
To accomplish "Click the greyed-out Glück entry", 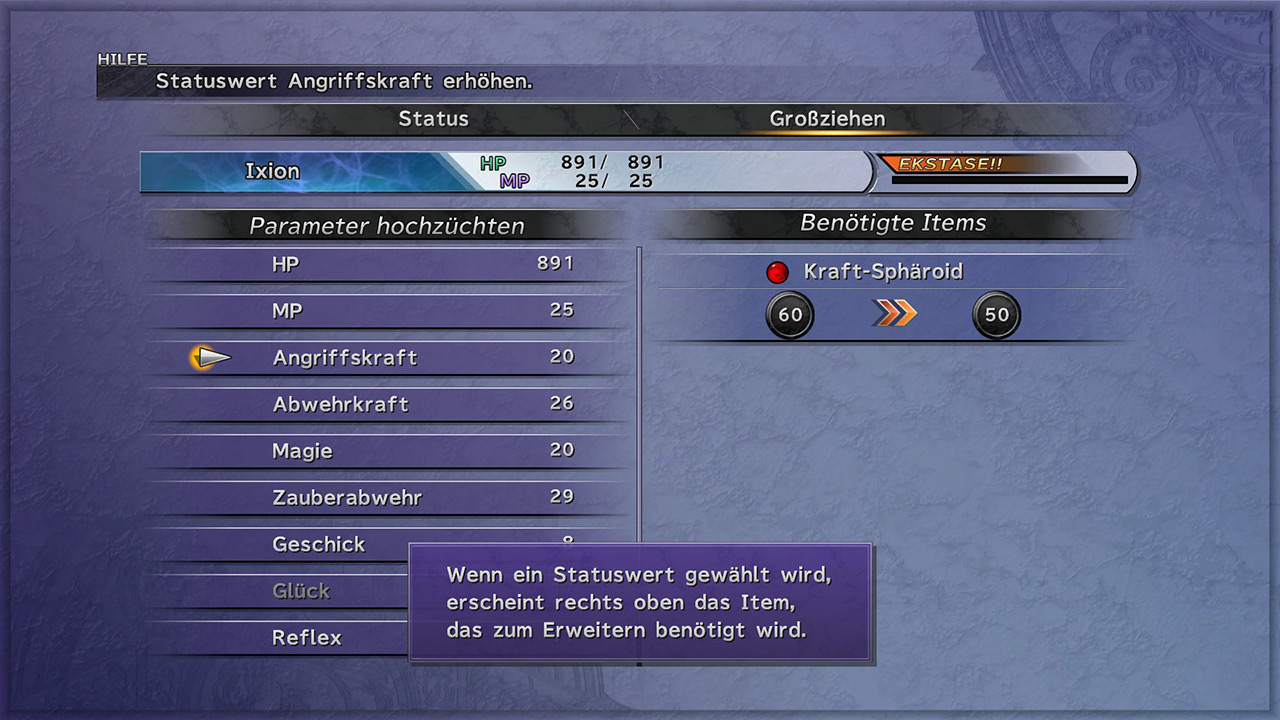I will (301, 591).
